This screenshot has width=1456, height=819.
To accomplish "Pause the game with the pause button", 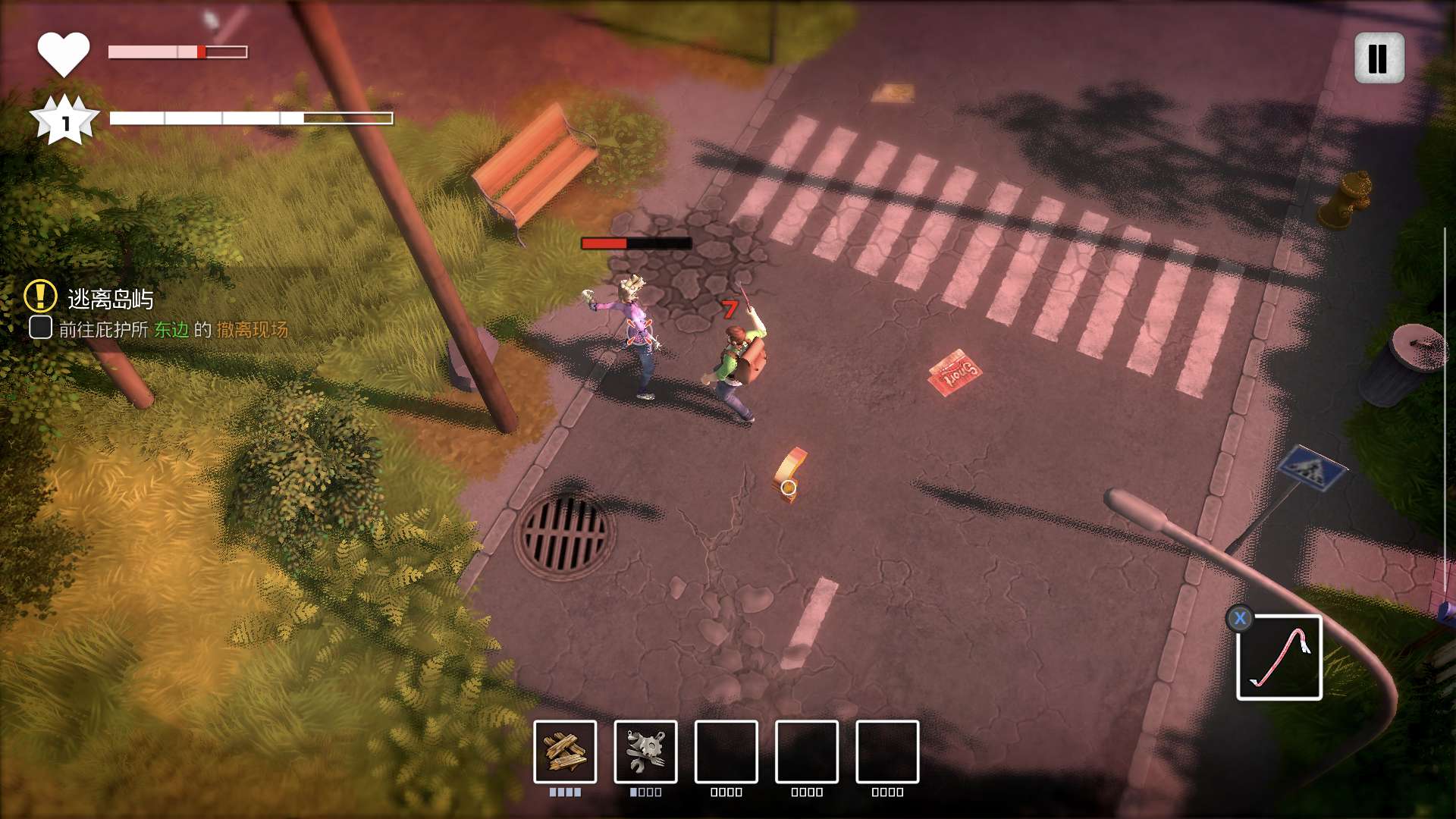I will coord(1379,58).
